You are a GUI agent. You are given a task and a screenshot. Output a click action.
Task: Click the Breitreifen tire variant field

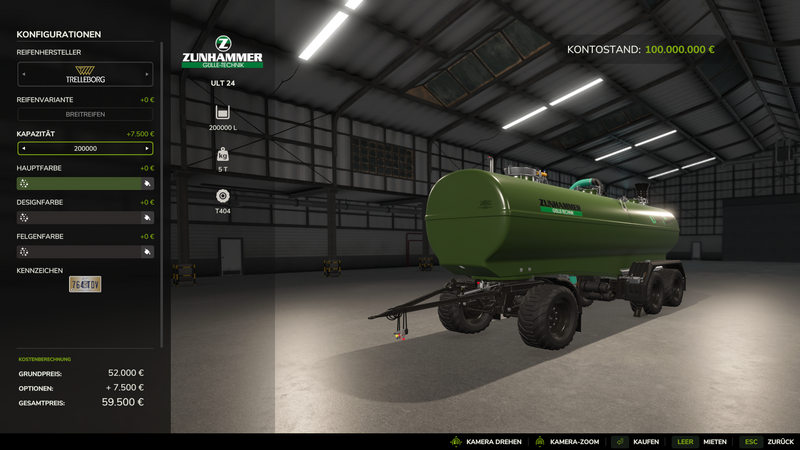[x=85, y=115]
